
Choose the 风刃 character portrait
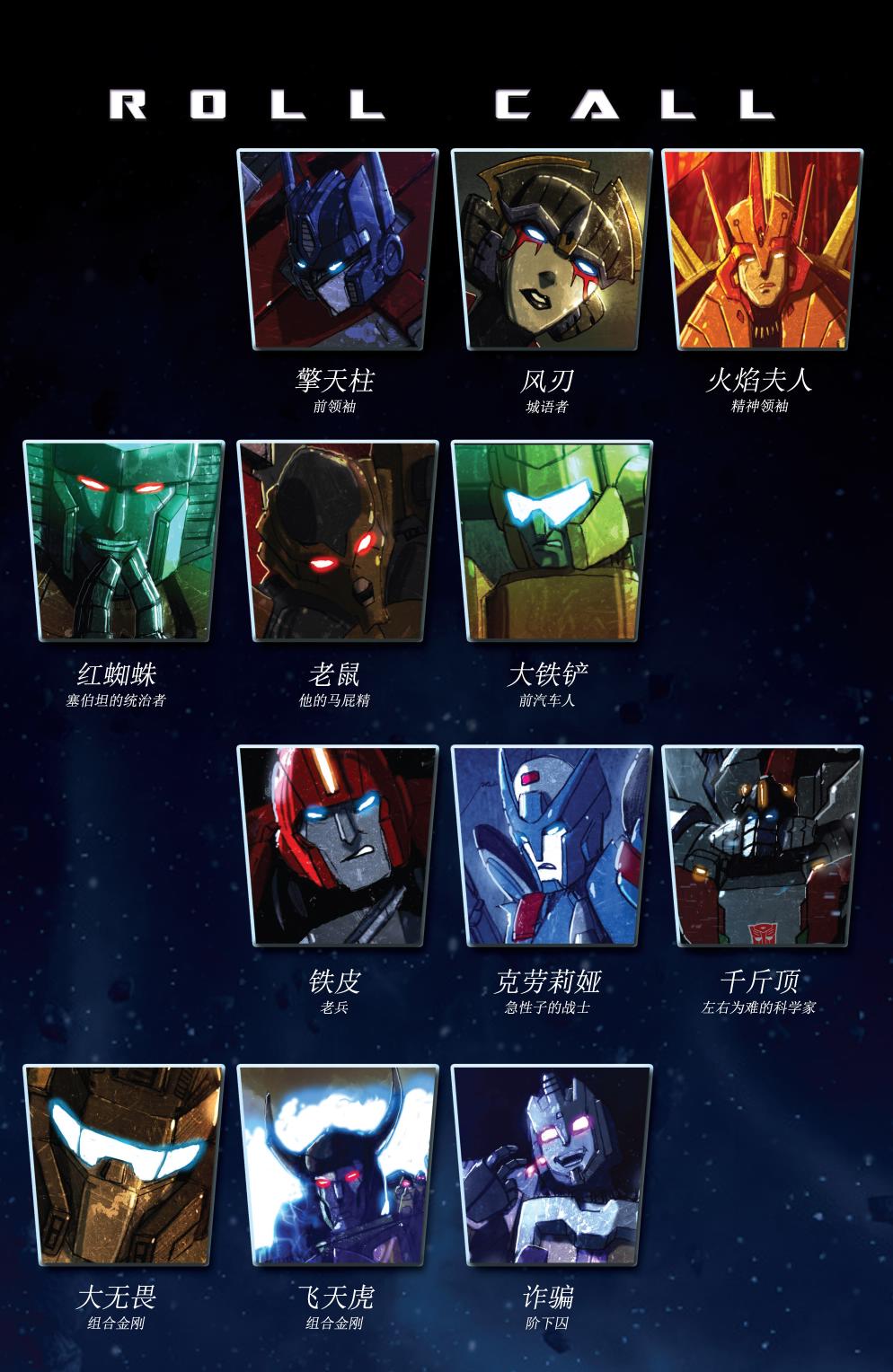tap(551, 249)
